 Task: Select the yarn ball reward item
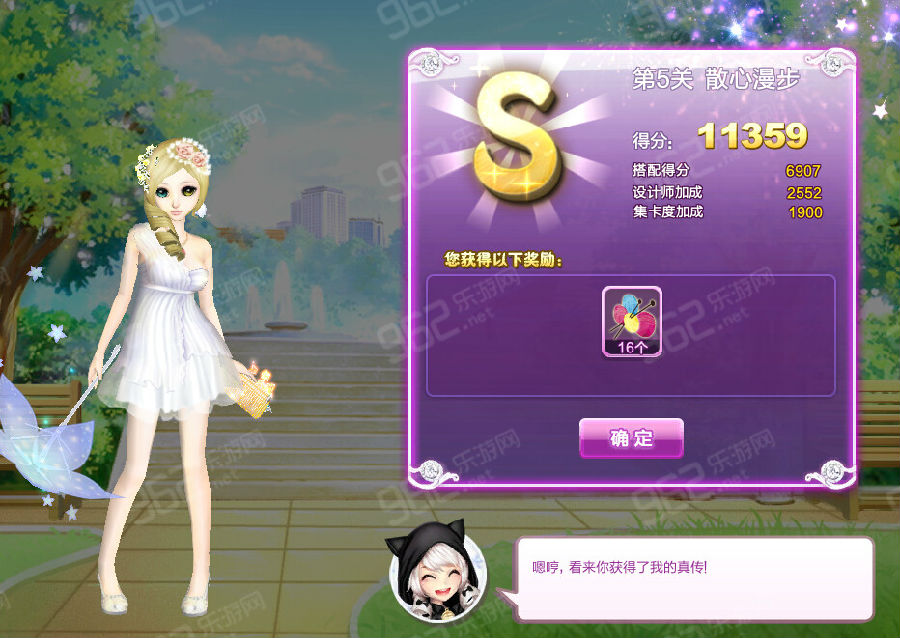(631, 321)
